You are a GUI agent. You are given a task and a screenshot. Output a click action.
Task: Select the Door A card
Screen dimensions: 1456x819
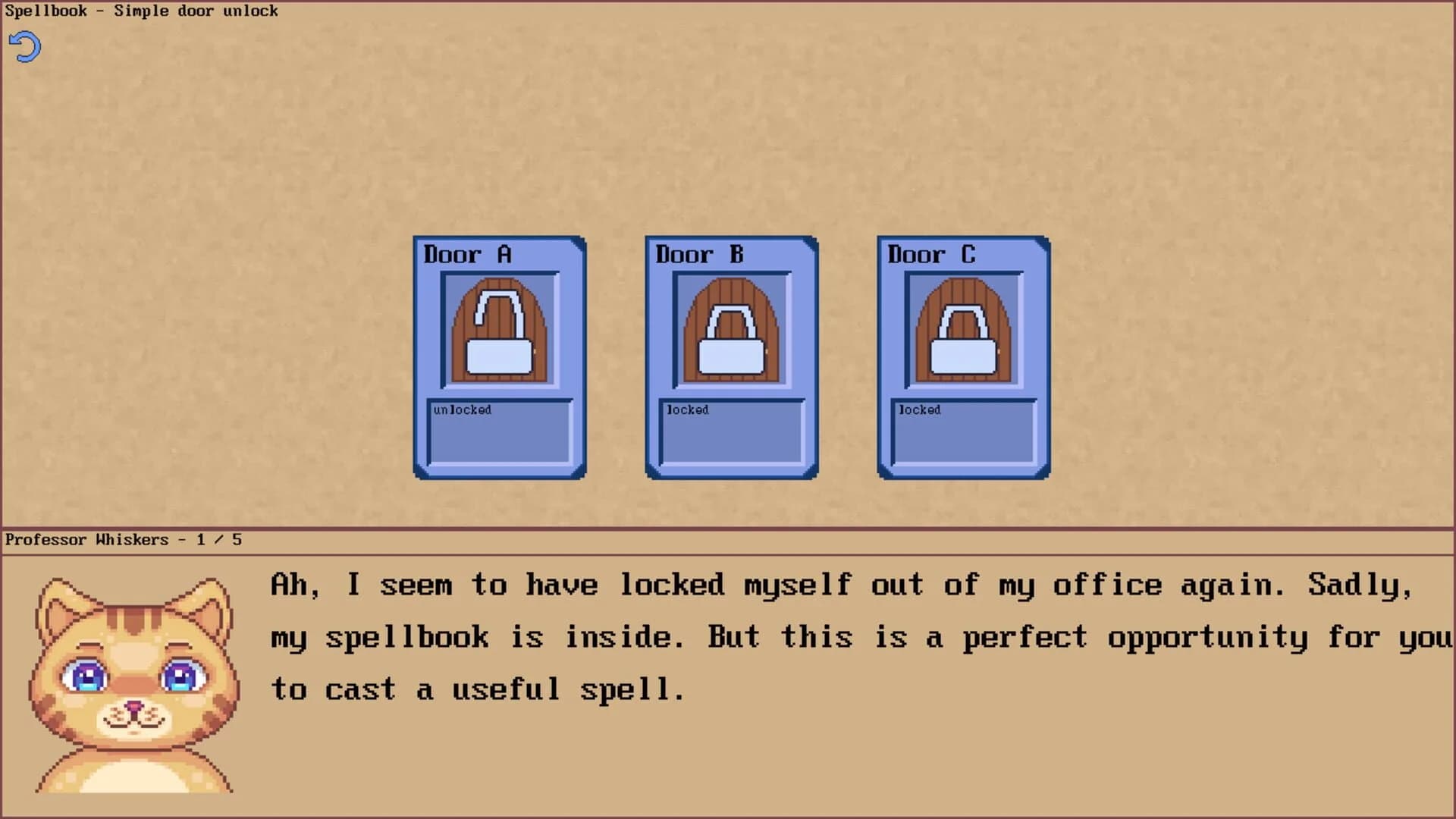[x=498, y=356]
